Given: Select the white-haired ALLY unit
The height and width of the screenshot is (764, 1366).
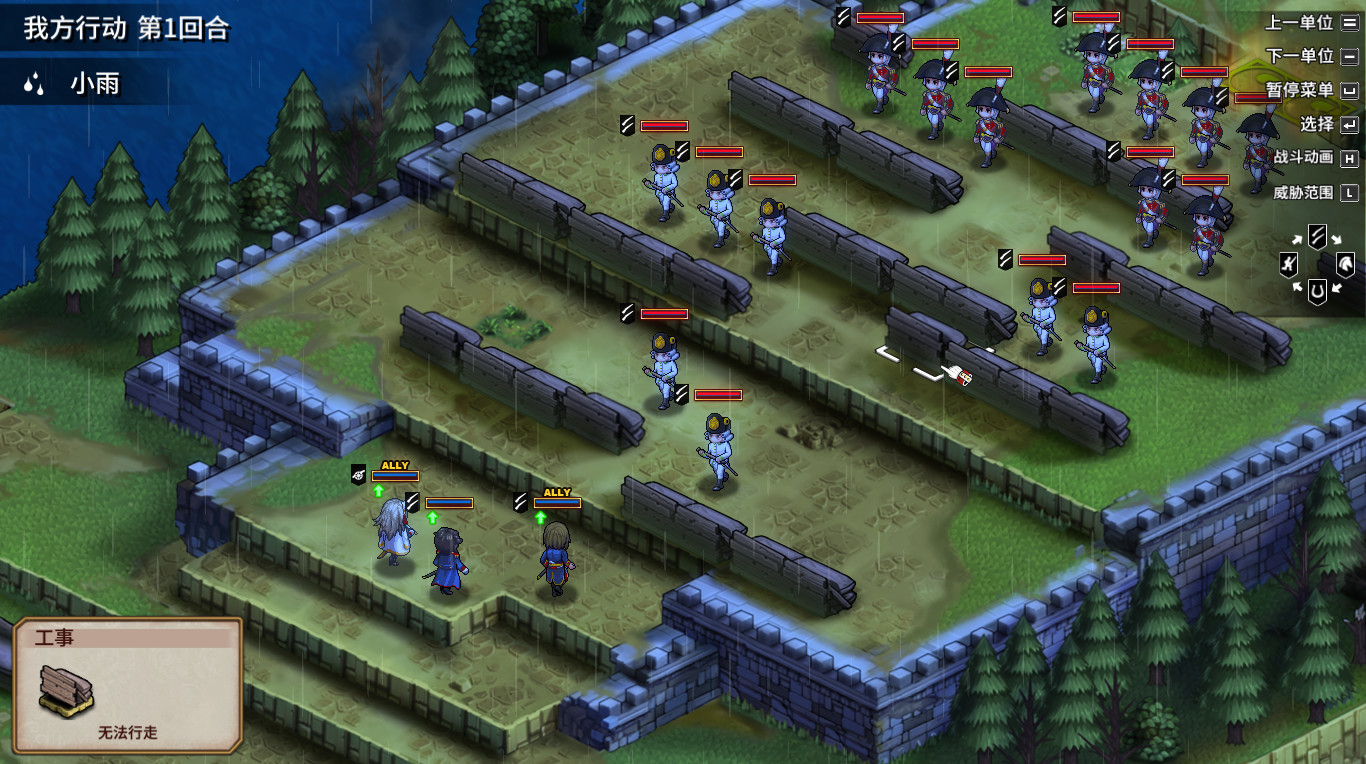Looking at the screenshot, I should [x=394, y=532].
